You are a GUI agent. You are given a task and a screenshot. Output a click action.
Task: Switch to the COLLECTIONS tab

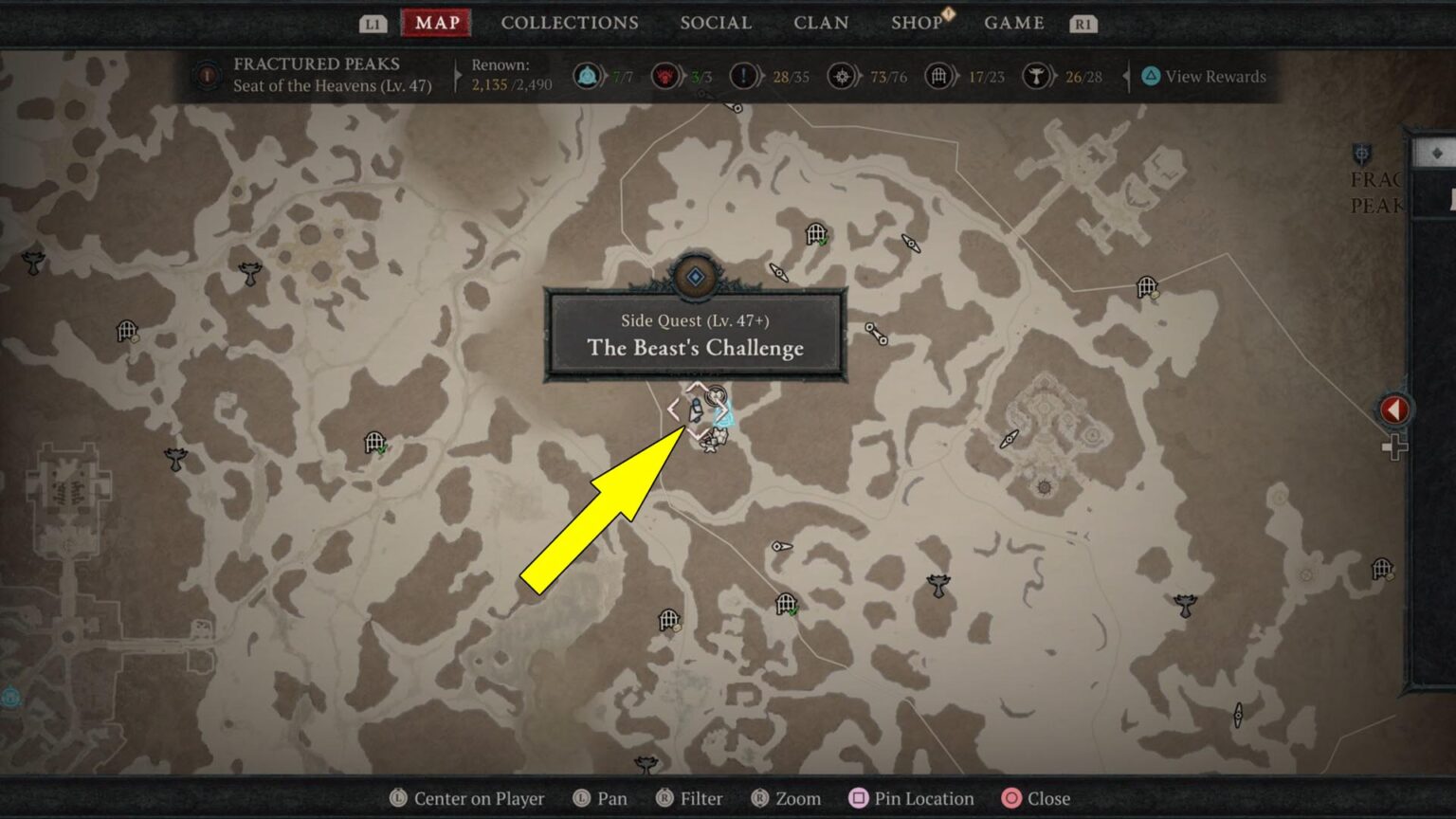pyautogui.click(x=569, y=23)
